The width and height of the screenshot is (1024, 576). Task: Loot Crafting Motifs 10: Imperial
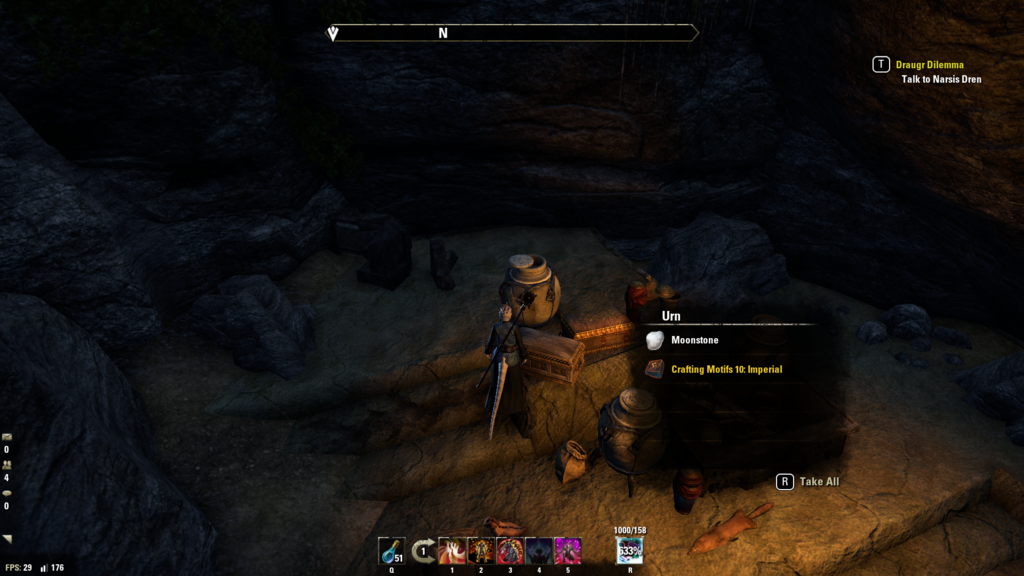[725, 370]
